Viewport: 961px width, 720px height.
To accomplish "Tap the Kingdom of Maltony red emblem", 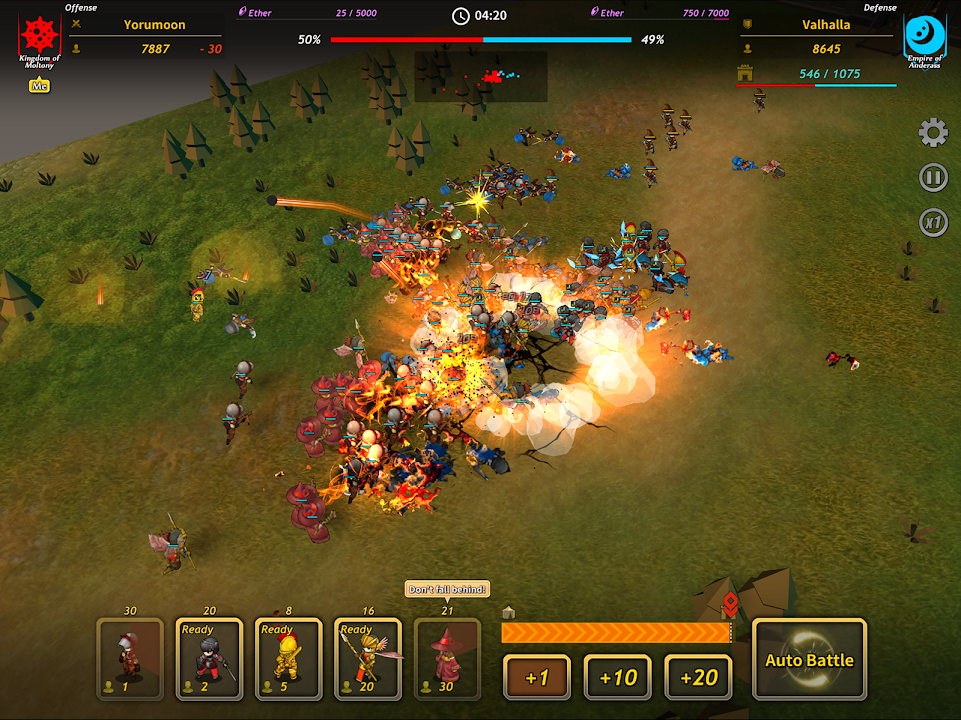I will tap(40, 38).
